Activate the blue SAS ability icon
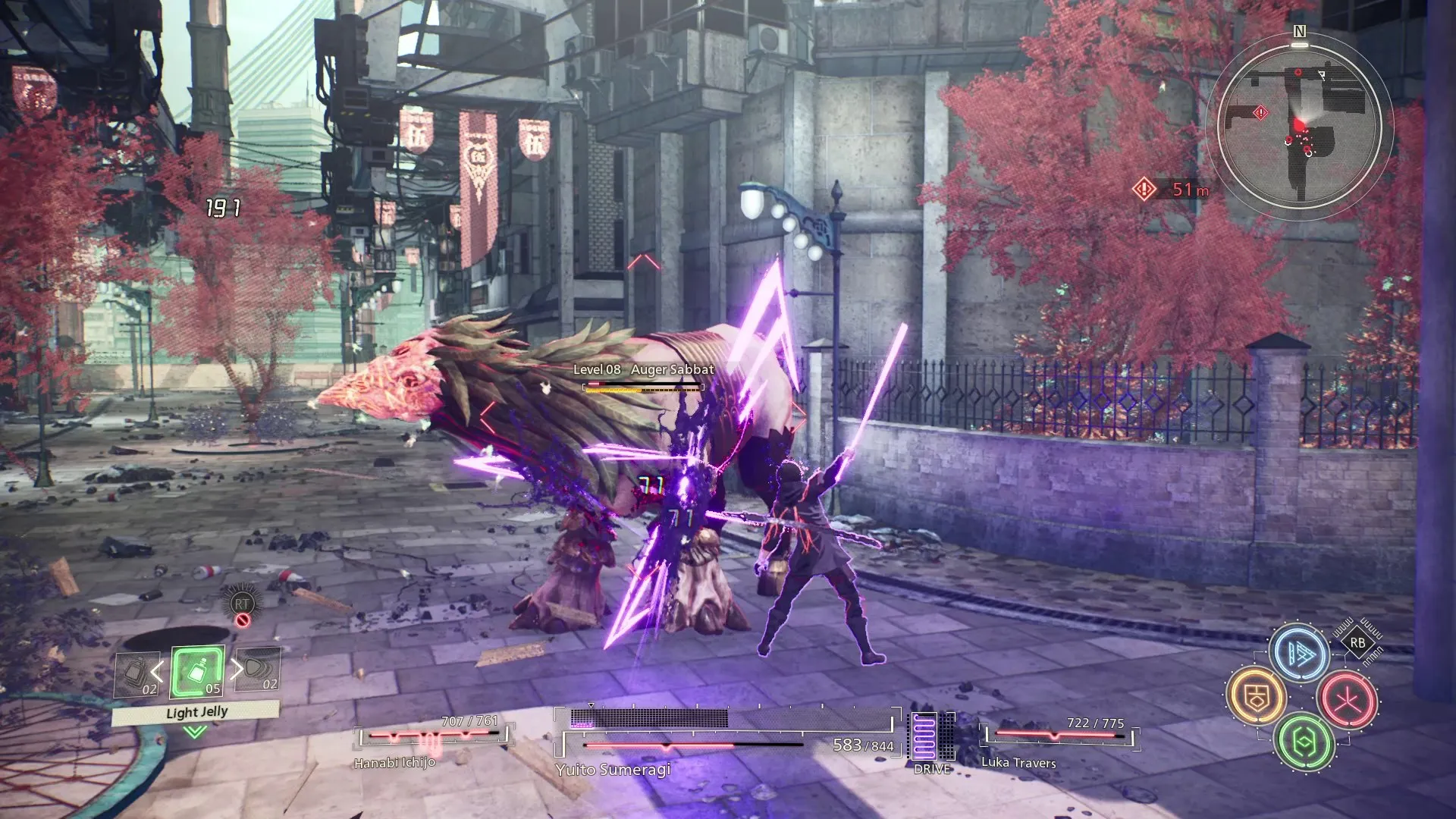The image size is (1456, 819). (1300, 653)
